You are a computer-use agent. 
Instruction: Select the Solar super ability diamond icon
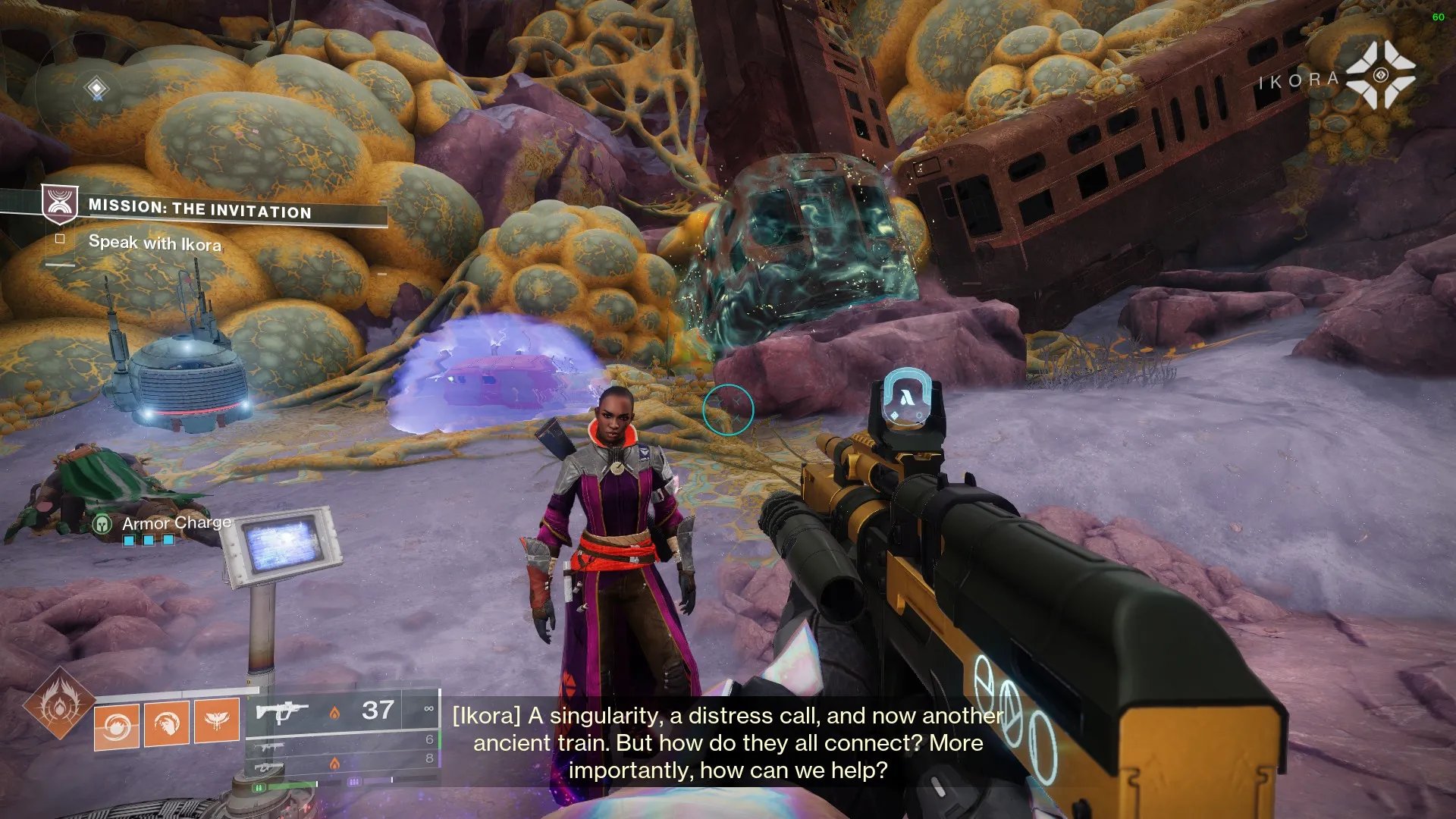point(58,704)
